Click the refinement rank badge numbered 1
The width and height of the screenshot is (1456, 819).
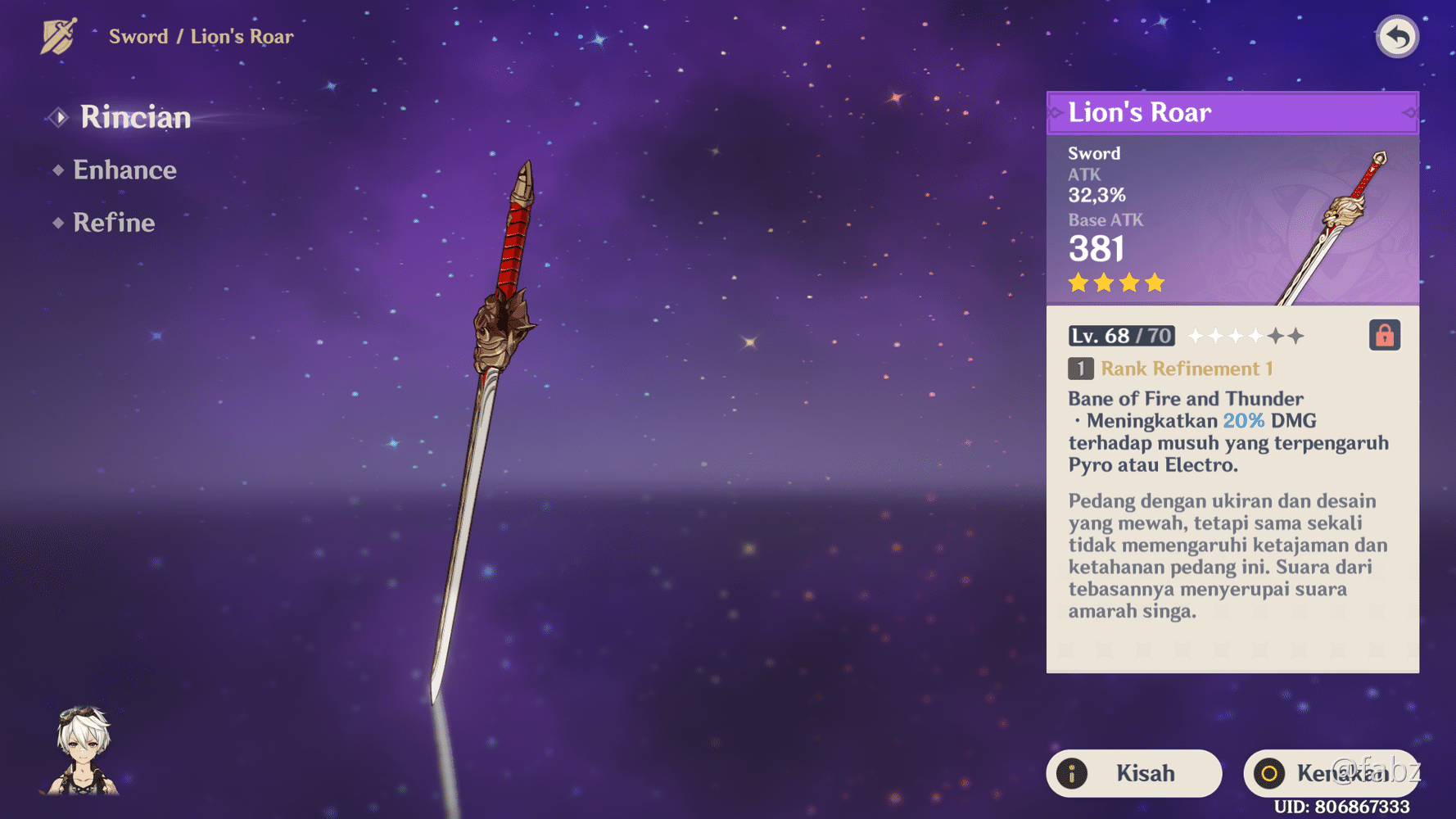pyautogui.click(x=1079, y=369)
